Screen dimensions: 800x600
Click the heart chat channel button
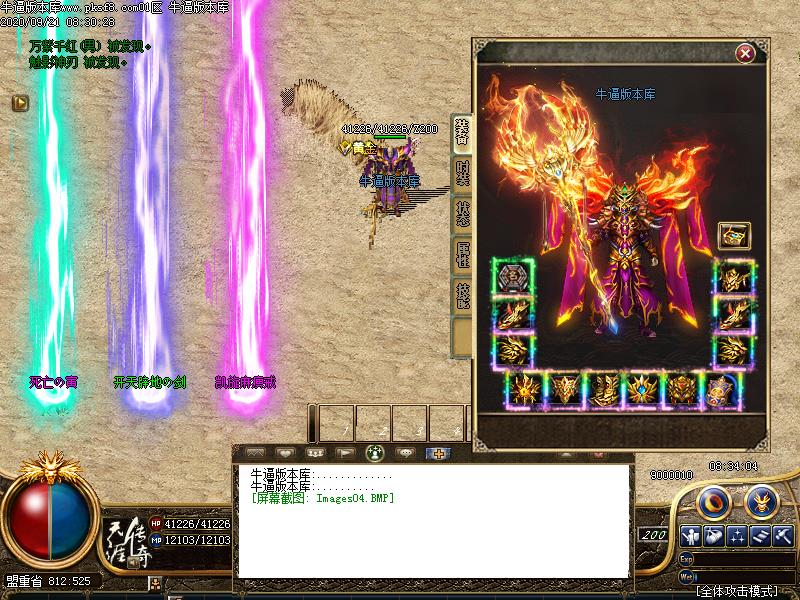tap(286, 453)
